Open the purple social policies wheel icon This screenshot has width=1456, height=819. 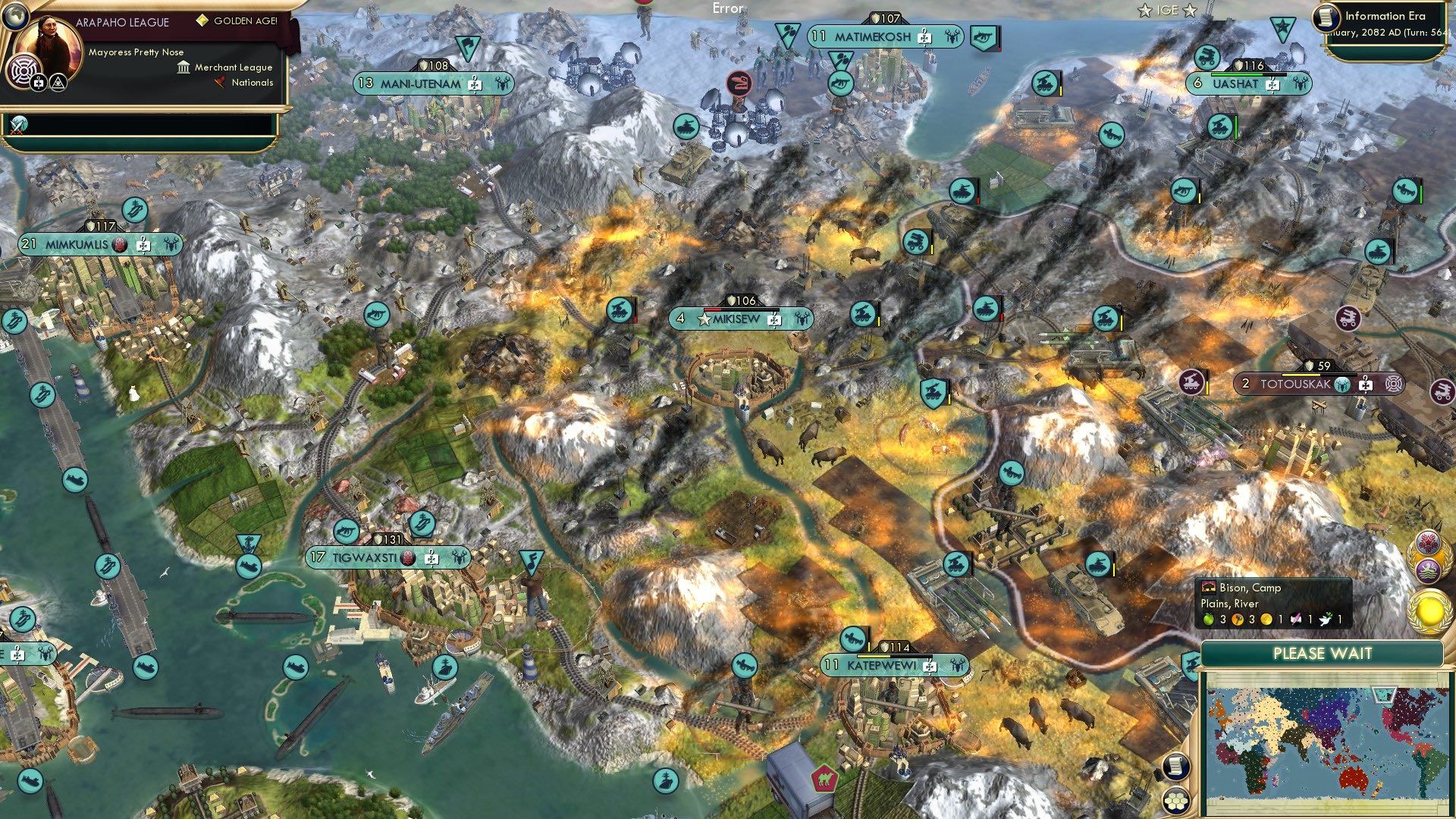(23, 71)
